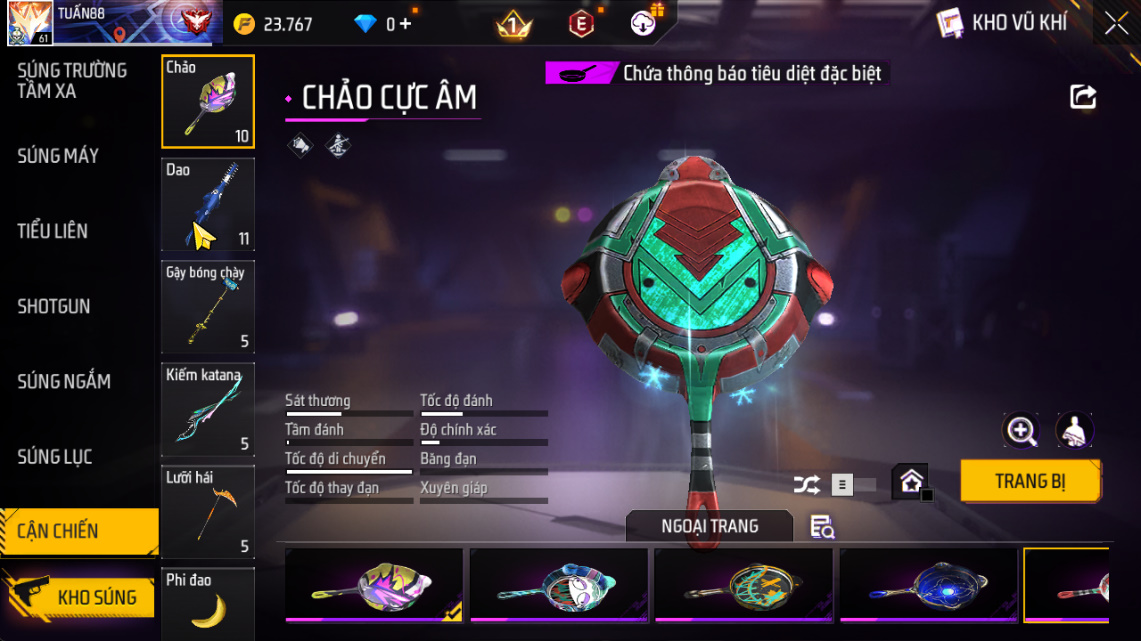This screenshot has height=641, width=1141.
Task: Click the share arrow icon
Action: [x=1083, y=97]
